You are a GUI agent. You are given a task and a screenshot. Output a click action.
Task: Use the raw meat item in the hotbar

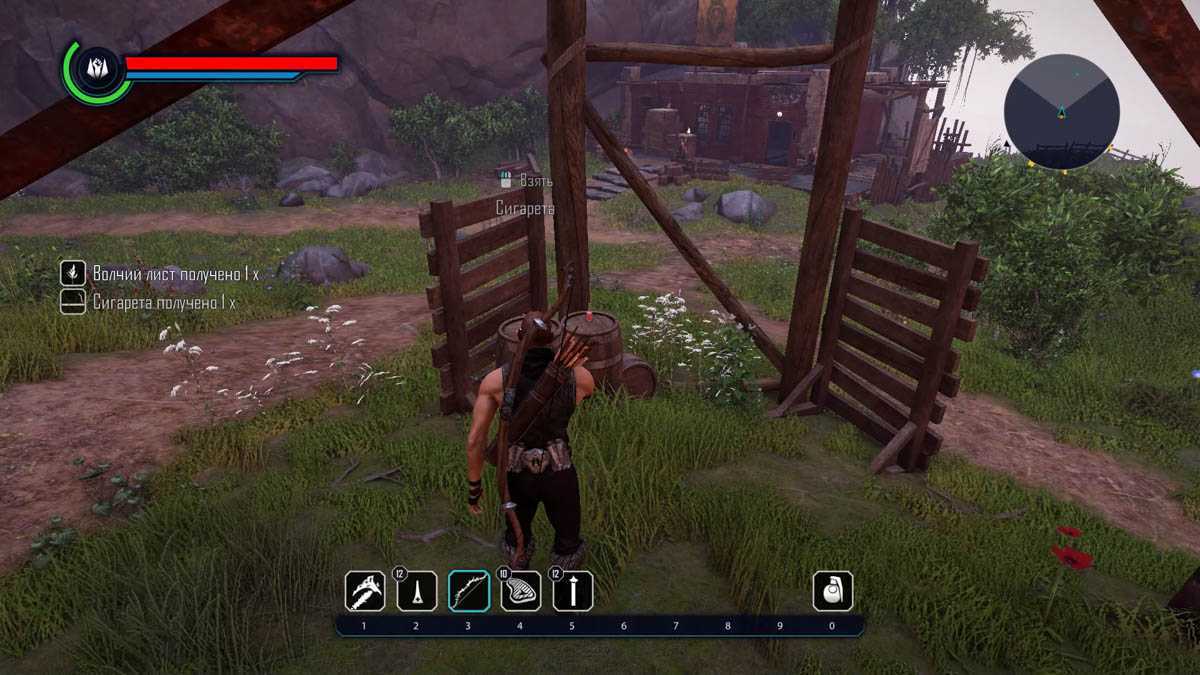pyautogui.click(x=521, y=591)
